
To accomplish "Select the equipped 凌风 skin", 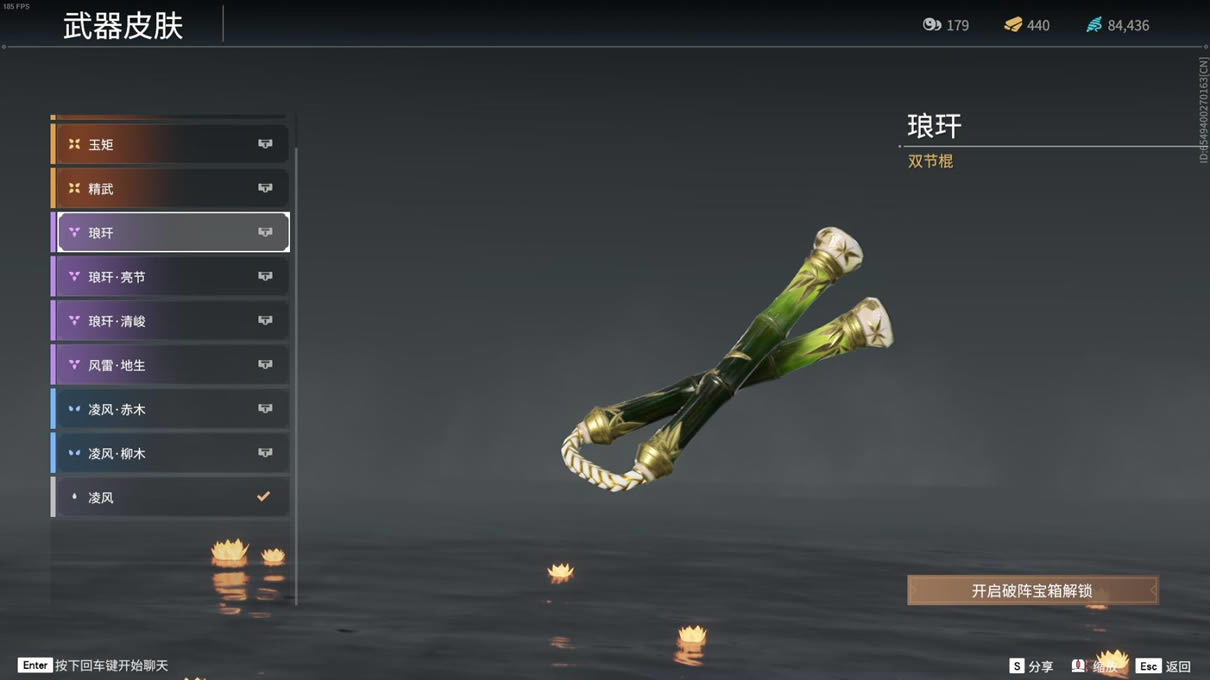I will pyautogui.click(x=172, y=497).
